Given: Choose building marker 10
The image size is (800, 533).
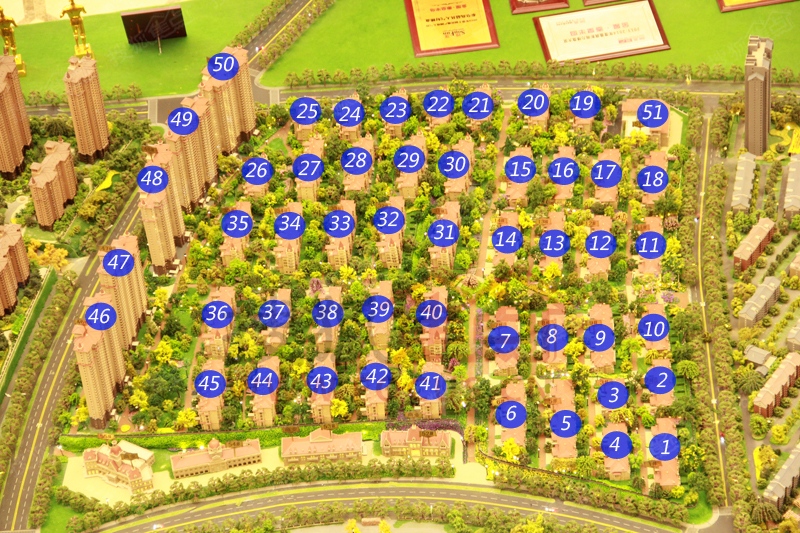Looking at the screenshot, I should click(x=652, y=327).
